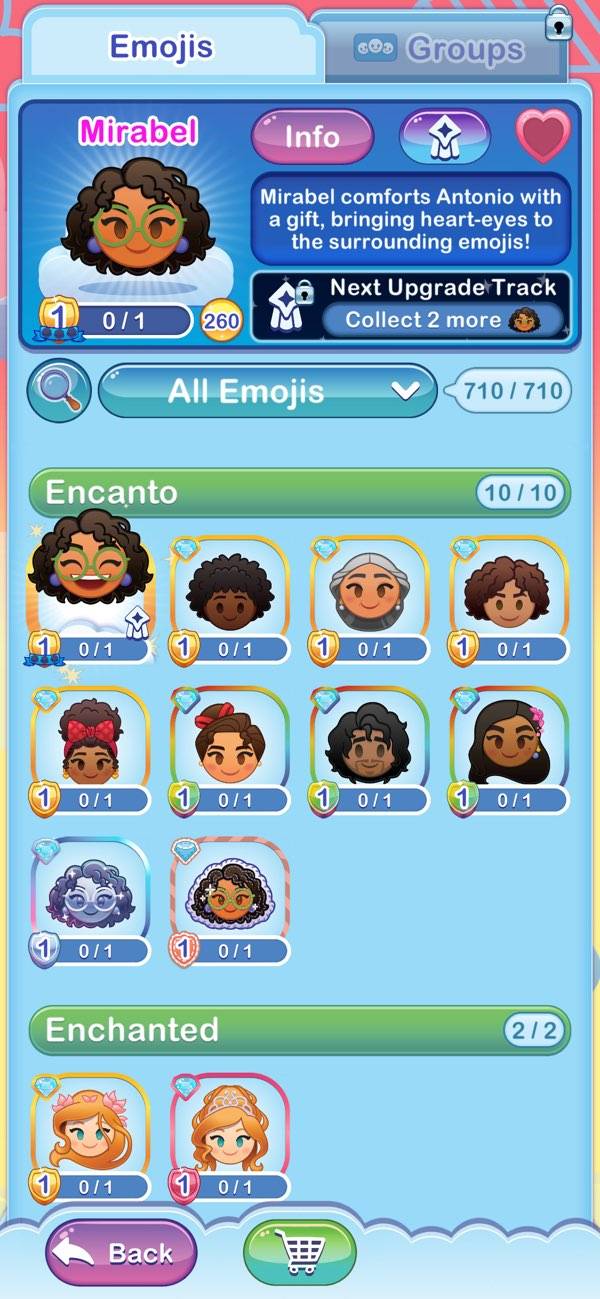Image resolution: width=600 pixels, height=1299 pixels.
Task: Go back with the Back button
Action: coord(121,1252)
